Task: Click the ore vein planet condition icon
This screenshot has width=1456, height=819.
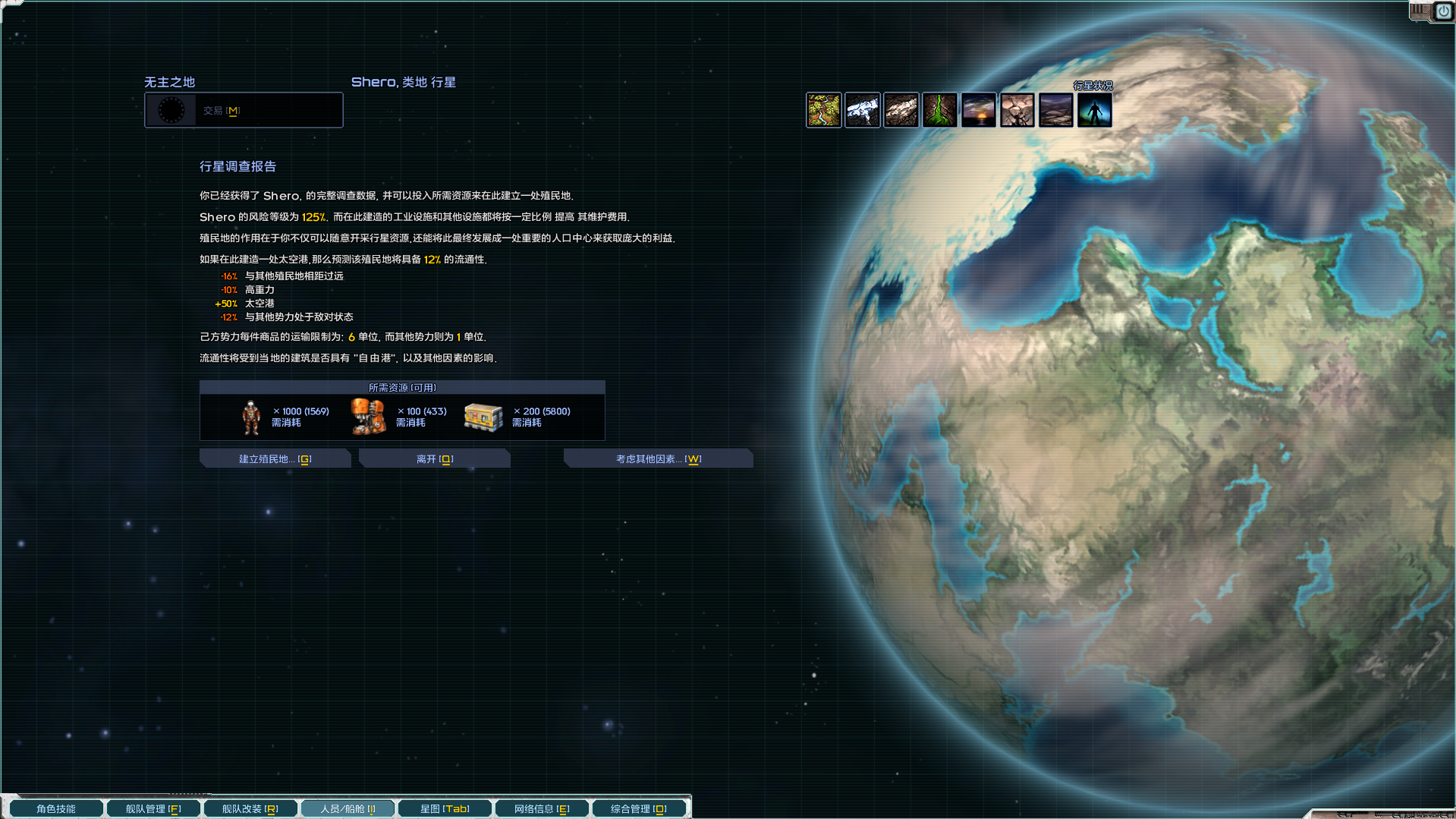Action: click(x=901, y=110)
